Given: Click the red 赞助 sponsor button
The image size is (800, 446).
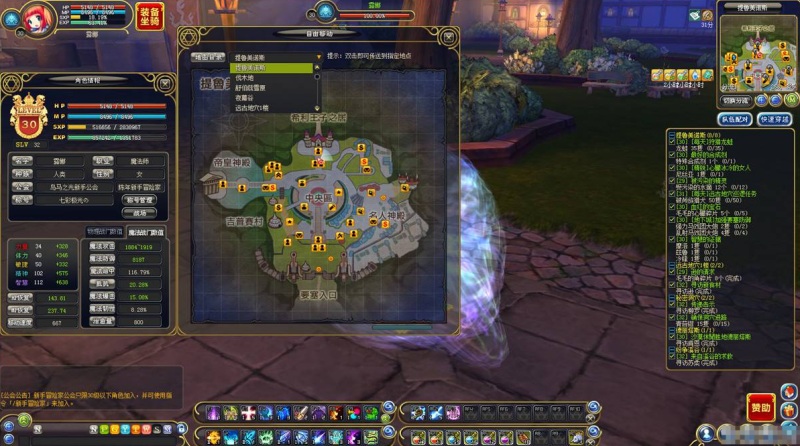Looking at the screenshot, I should [x=760, y=408].
